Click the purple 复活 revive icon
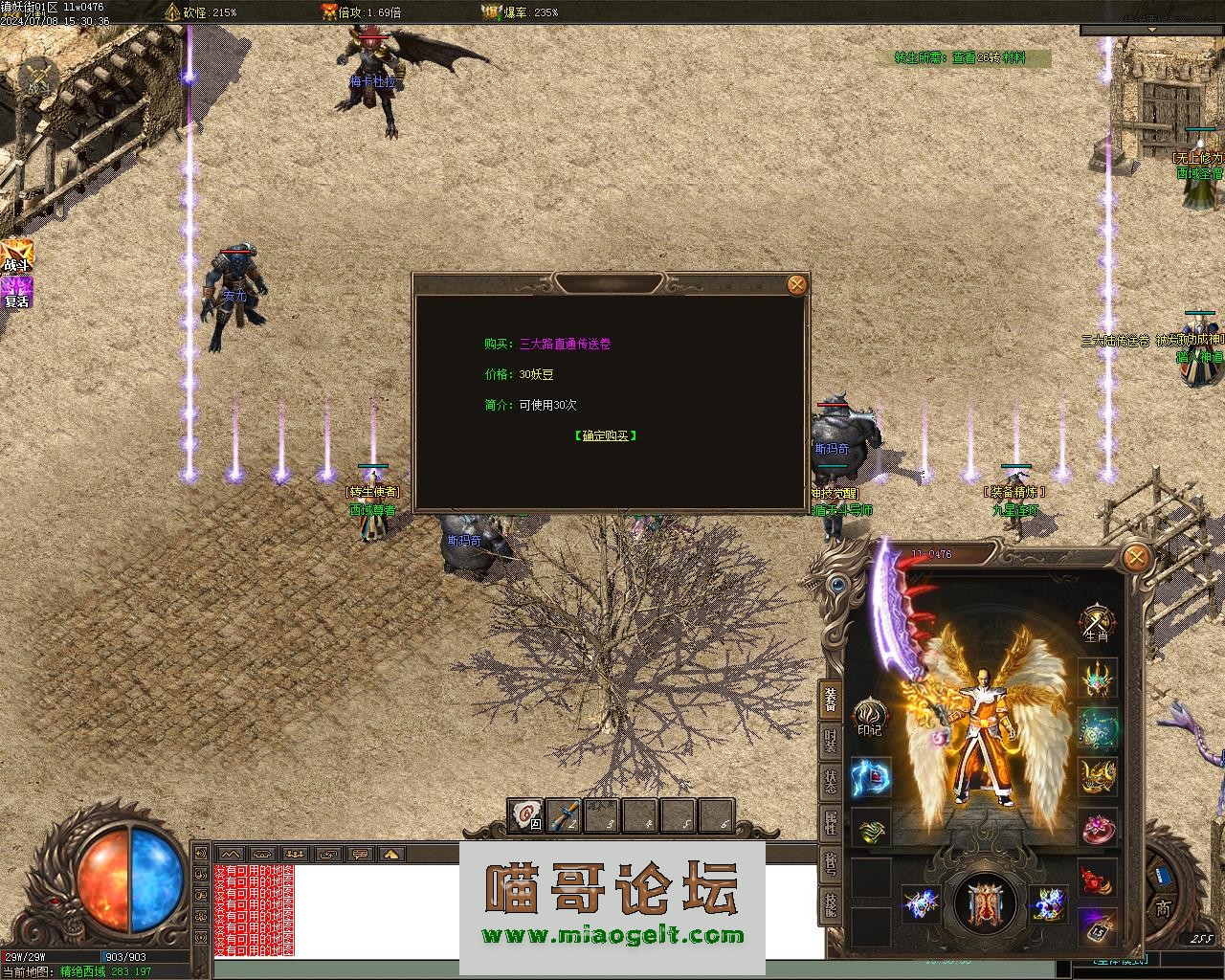This screenshot has height=980, width=1225. 17,292
